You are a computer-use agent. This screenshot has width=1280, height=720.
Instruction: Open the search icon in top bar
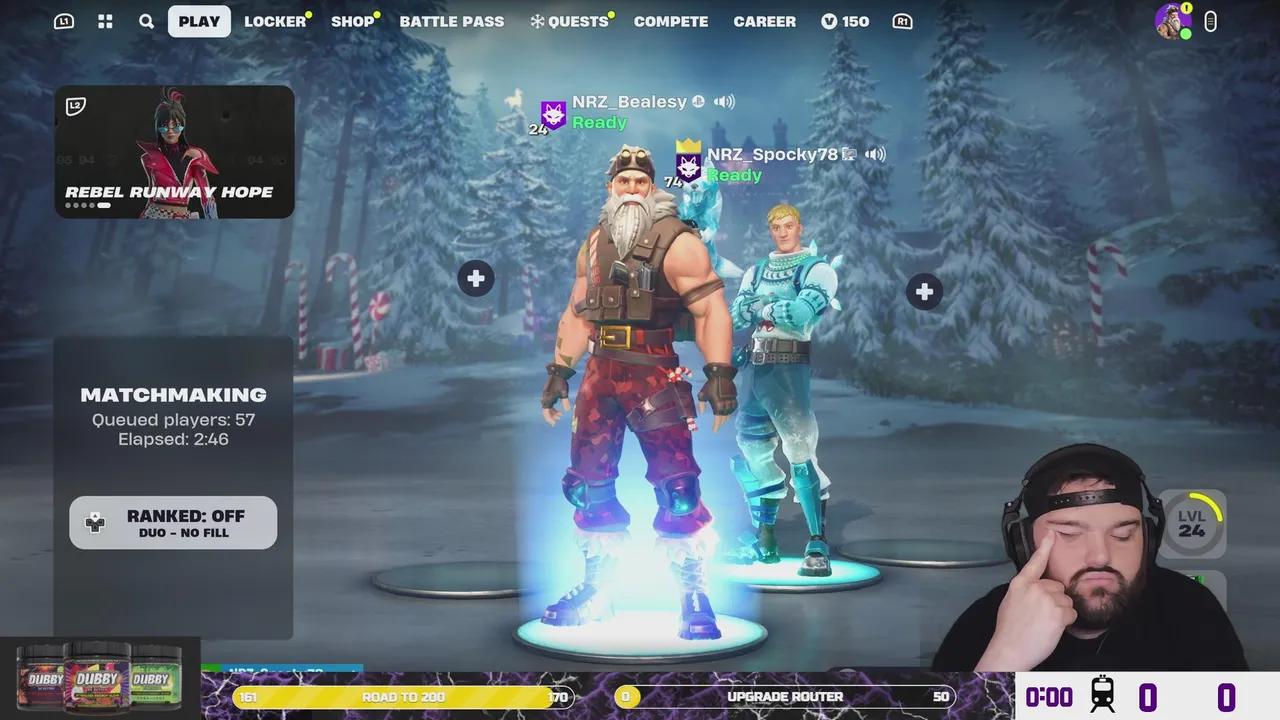(146, 20)
